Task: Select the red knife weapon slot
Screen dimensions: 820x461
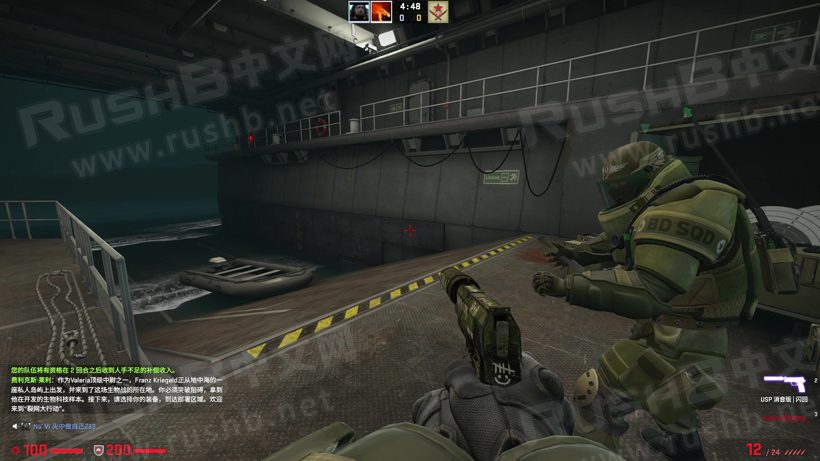Action: [784, 418]
